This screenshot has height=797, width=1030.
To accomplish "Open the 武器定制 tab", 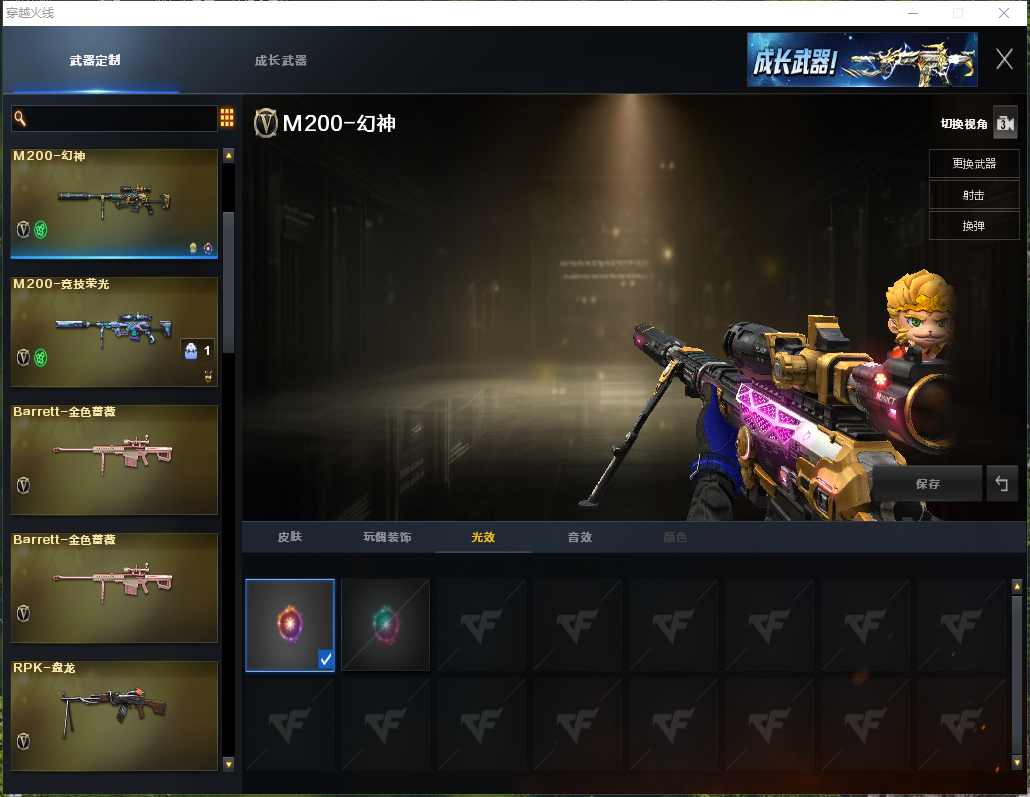I will [95, 61].
